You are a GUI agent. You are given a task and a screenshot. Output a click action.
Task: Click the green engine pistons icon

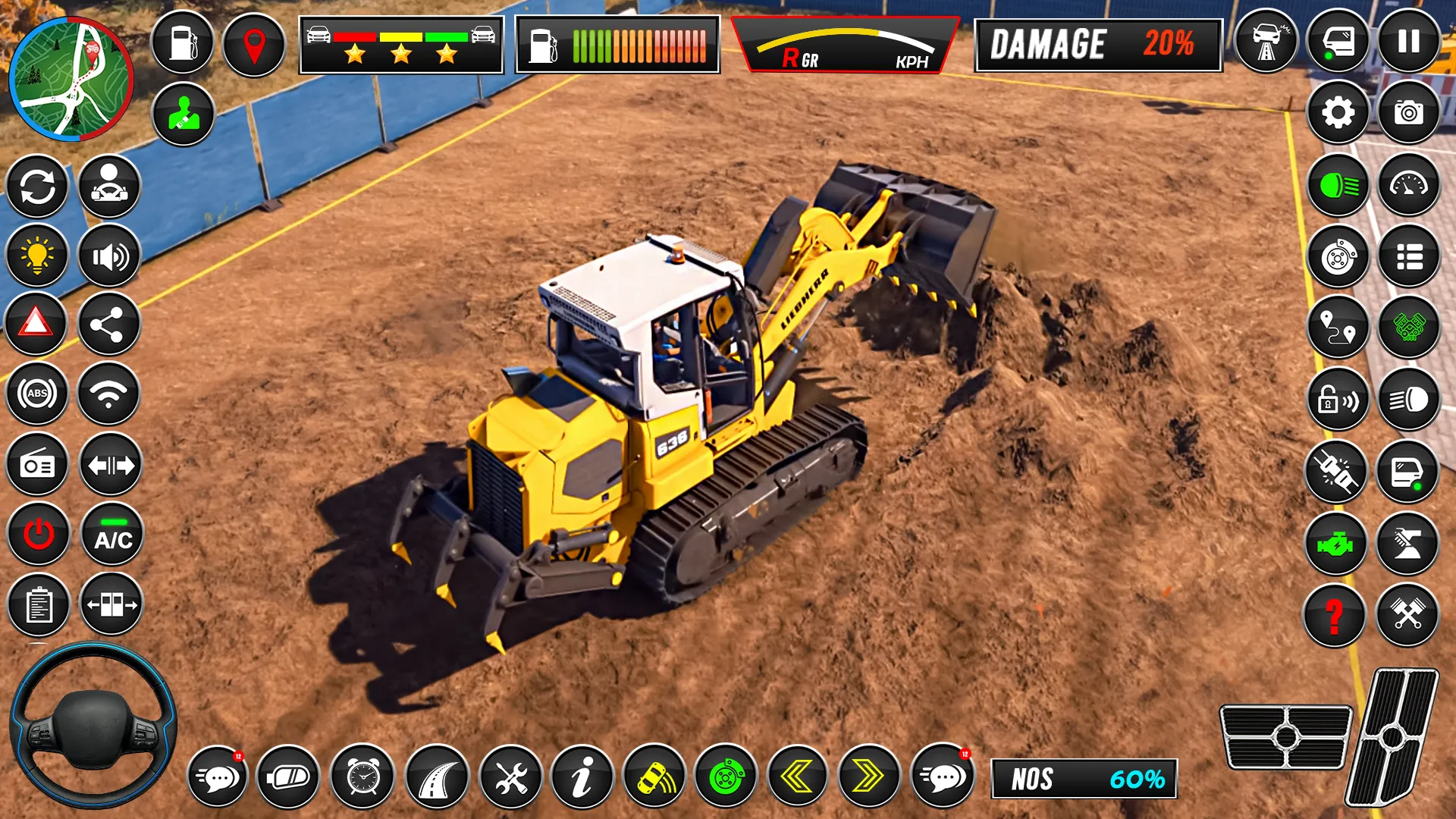pos(1408,326)
